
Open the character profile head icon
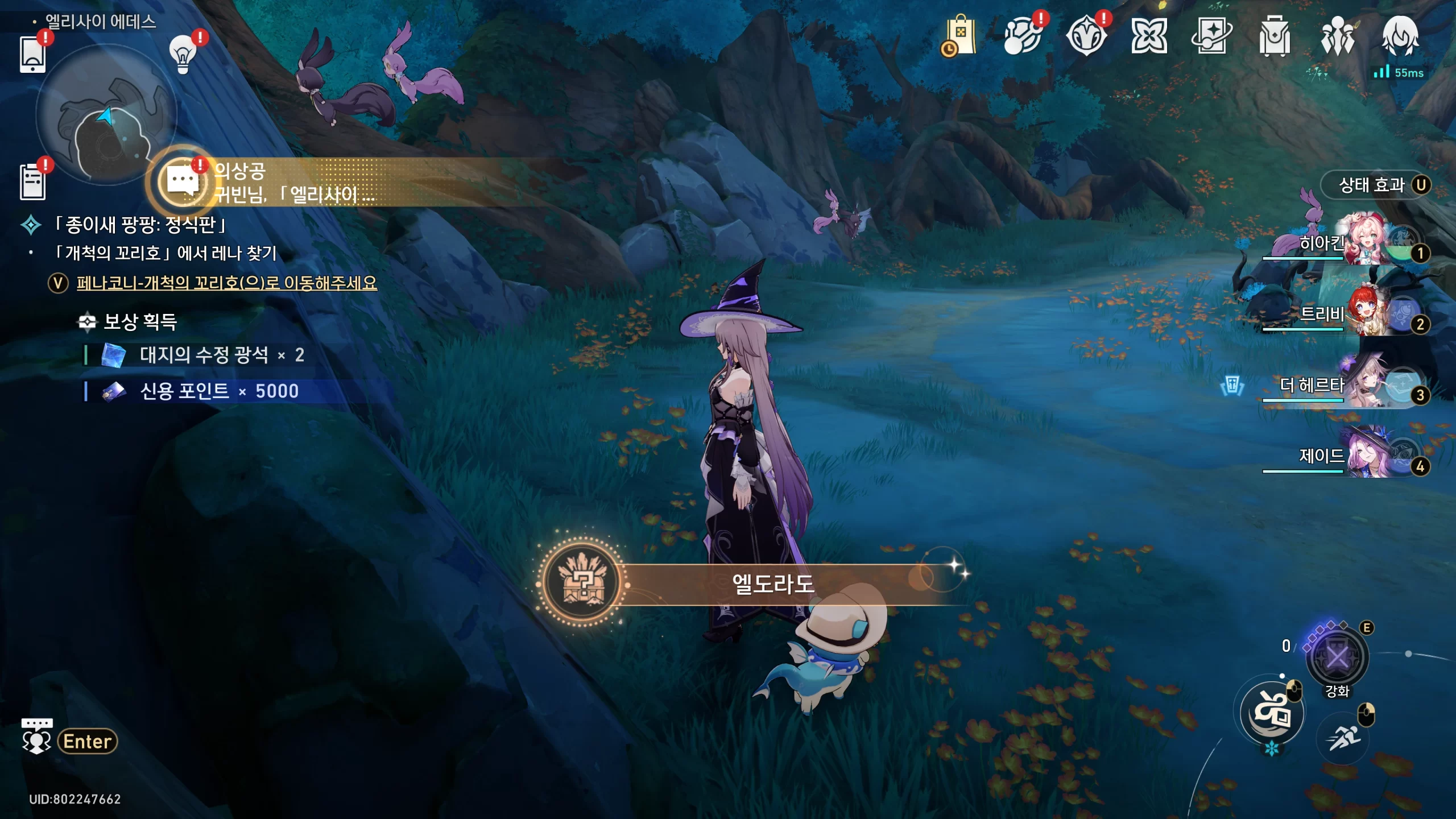(1400, 36)
